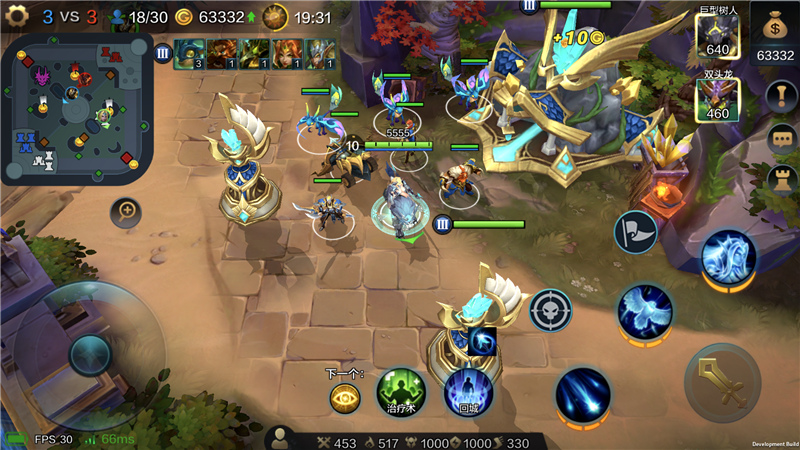This screenshot has width=800, height=450.
Task: Open the chat speech bubble button
Action: click(x=780, y=140)
